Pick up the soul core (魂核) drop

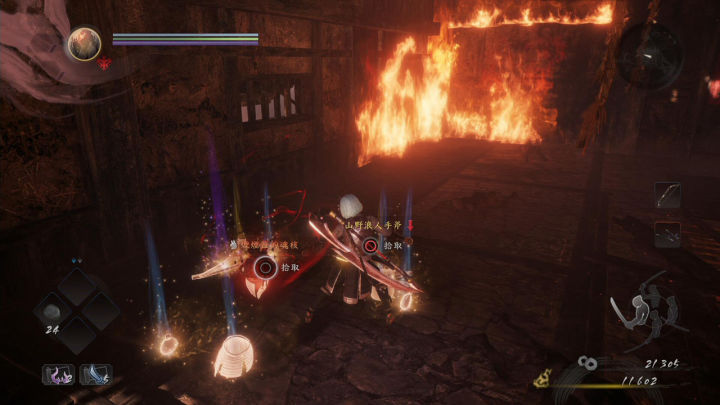pos(265,266)
